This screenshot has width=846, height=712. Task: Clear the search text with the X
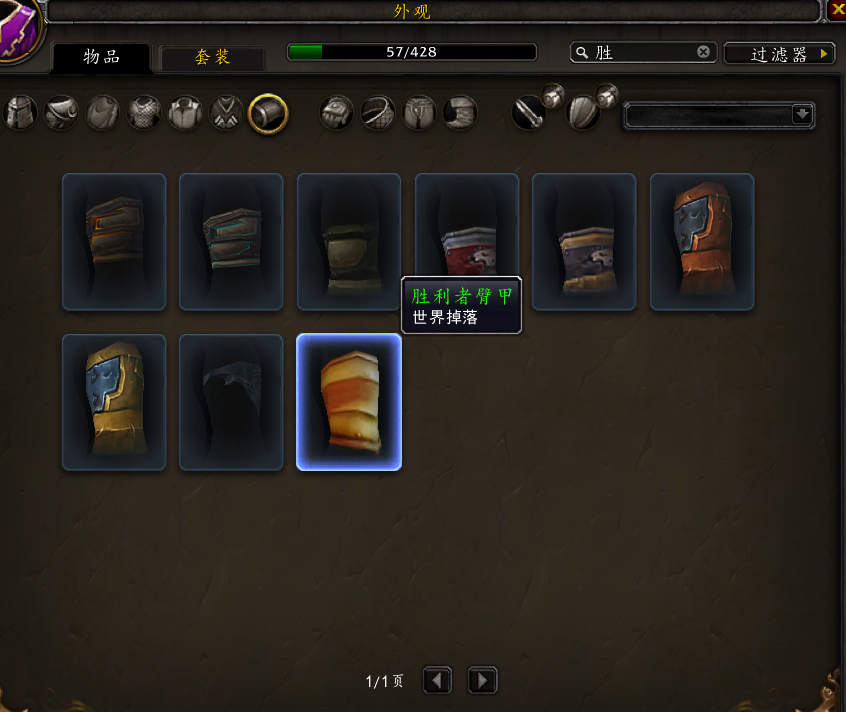point(704,52)
